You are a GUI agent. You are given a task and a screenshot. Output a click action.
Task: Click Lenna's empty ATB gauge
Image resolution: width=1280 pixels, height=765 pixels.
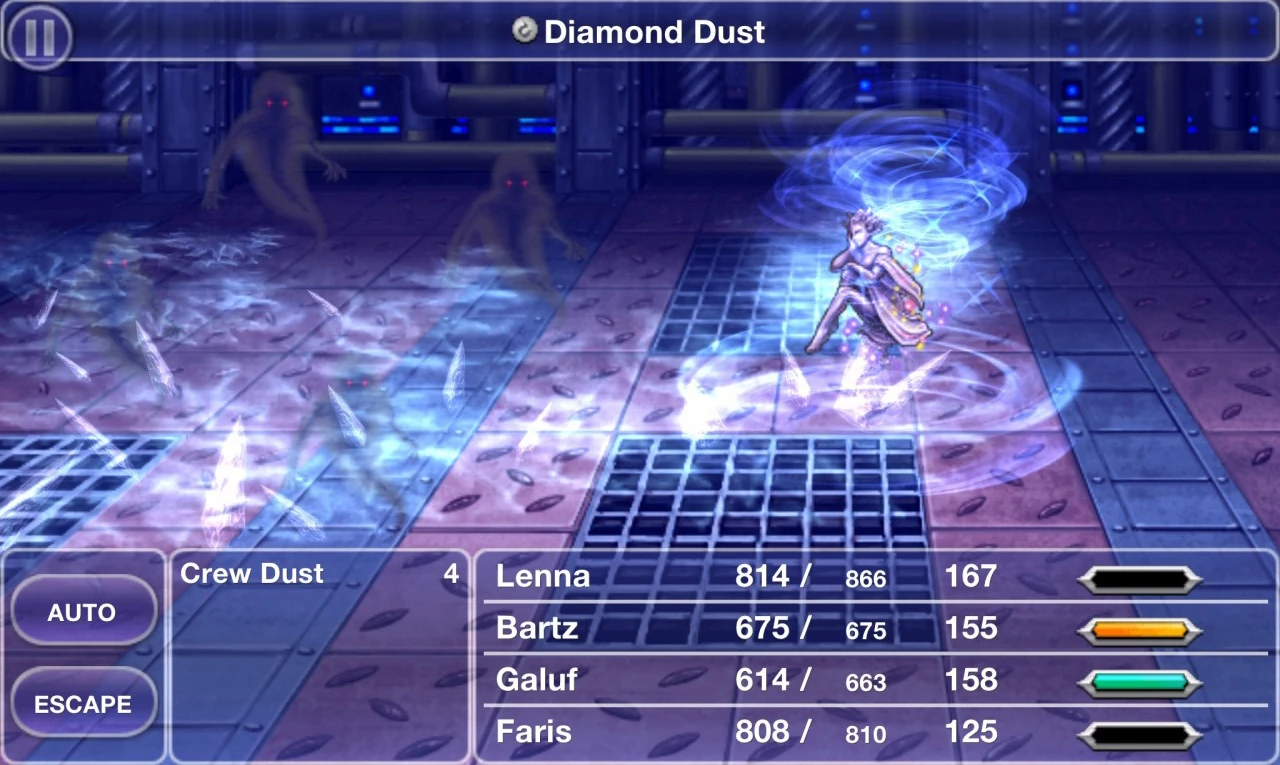(x=1140, y=578)
